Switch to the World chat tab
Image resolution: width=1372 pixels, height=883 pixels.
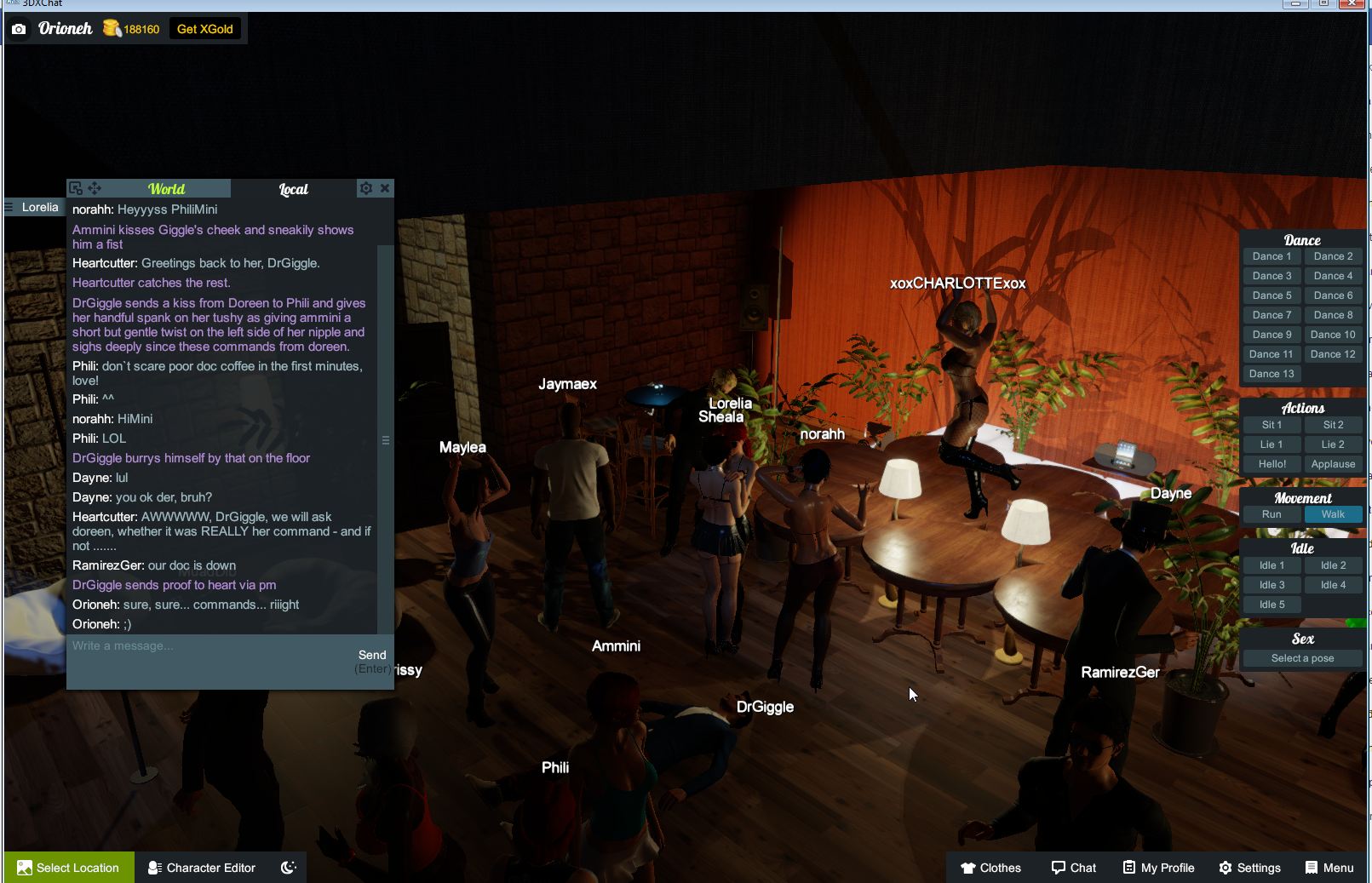click(167, 188)
